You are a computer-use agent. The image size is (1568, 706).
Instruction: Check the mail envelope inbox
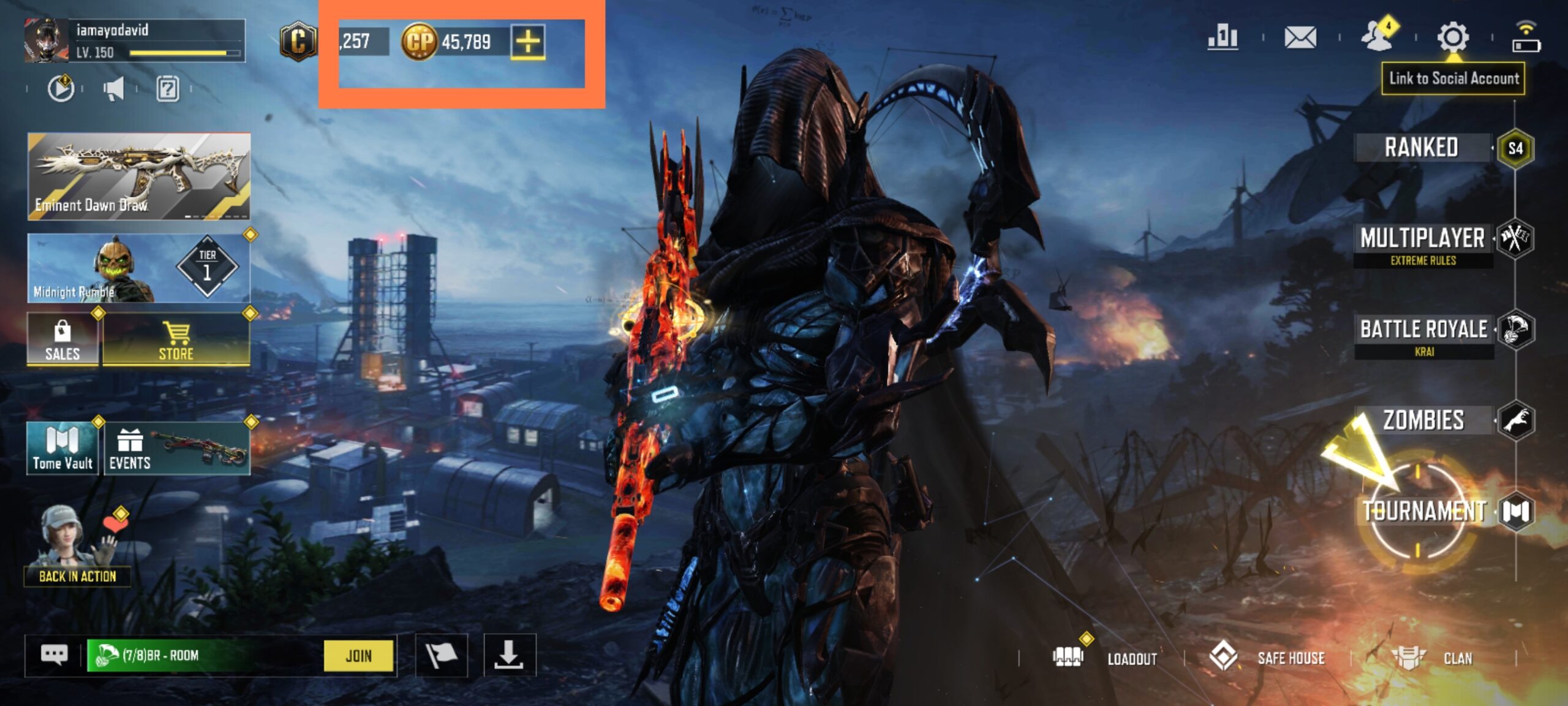click(x=1300, y=37)
